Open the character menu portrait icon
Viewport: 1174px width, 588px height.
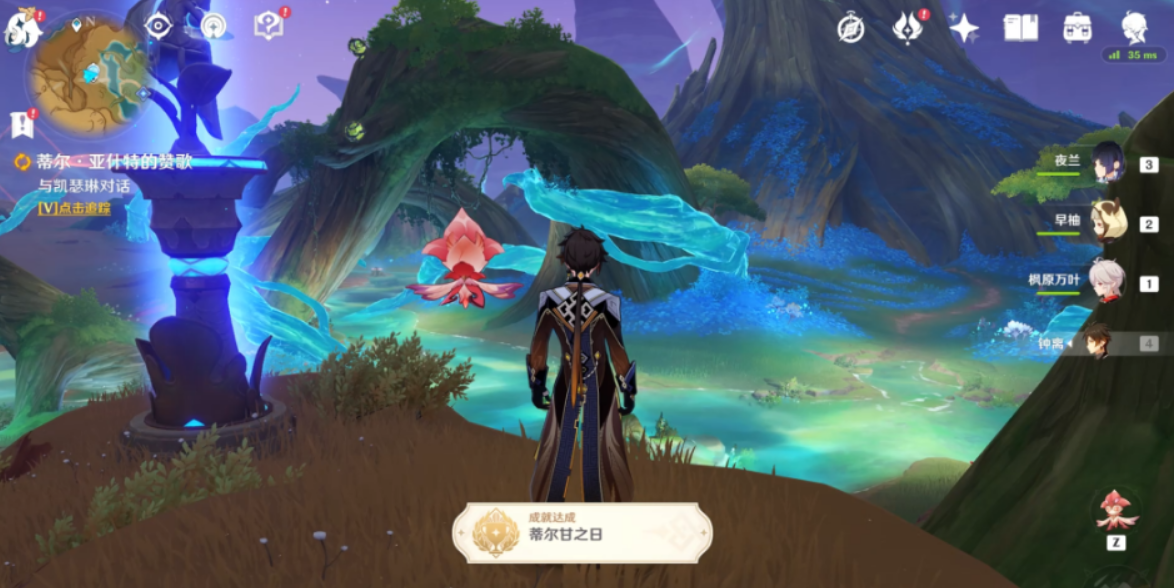click(x=1134, y=28)
